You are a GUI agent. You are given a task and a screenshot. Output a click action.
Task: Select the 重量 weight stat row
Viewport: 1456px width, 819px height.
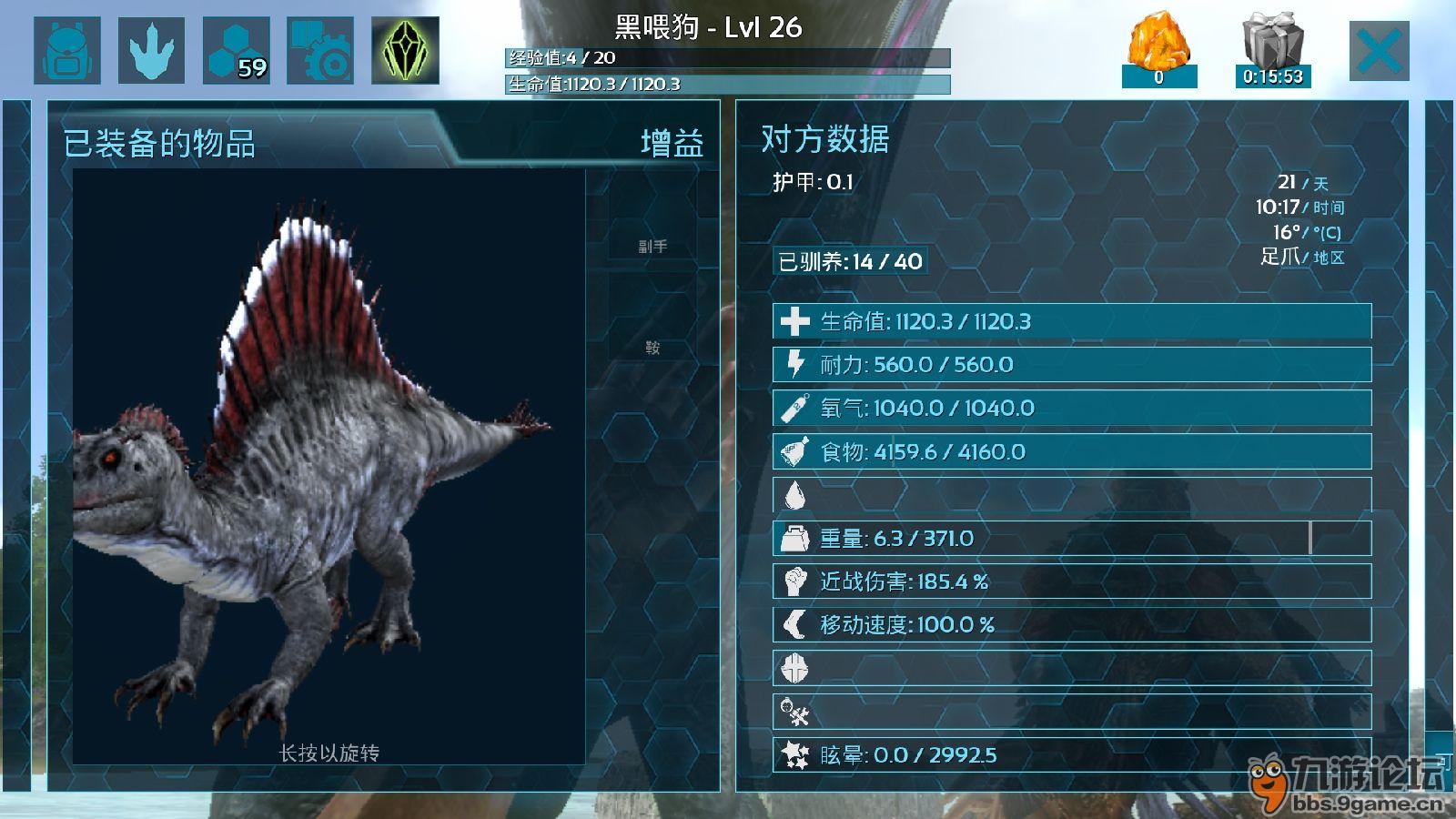click(x=1071, y=539)
